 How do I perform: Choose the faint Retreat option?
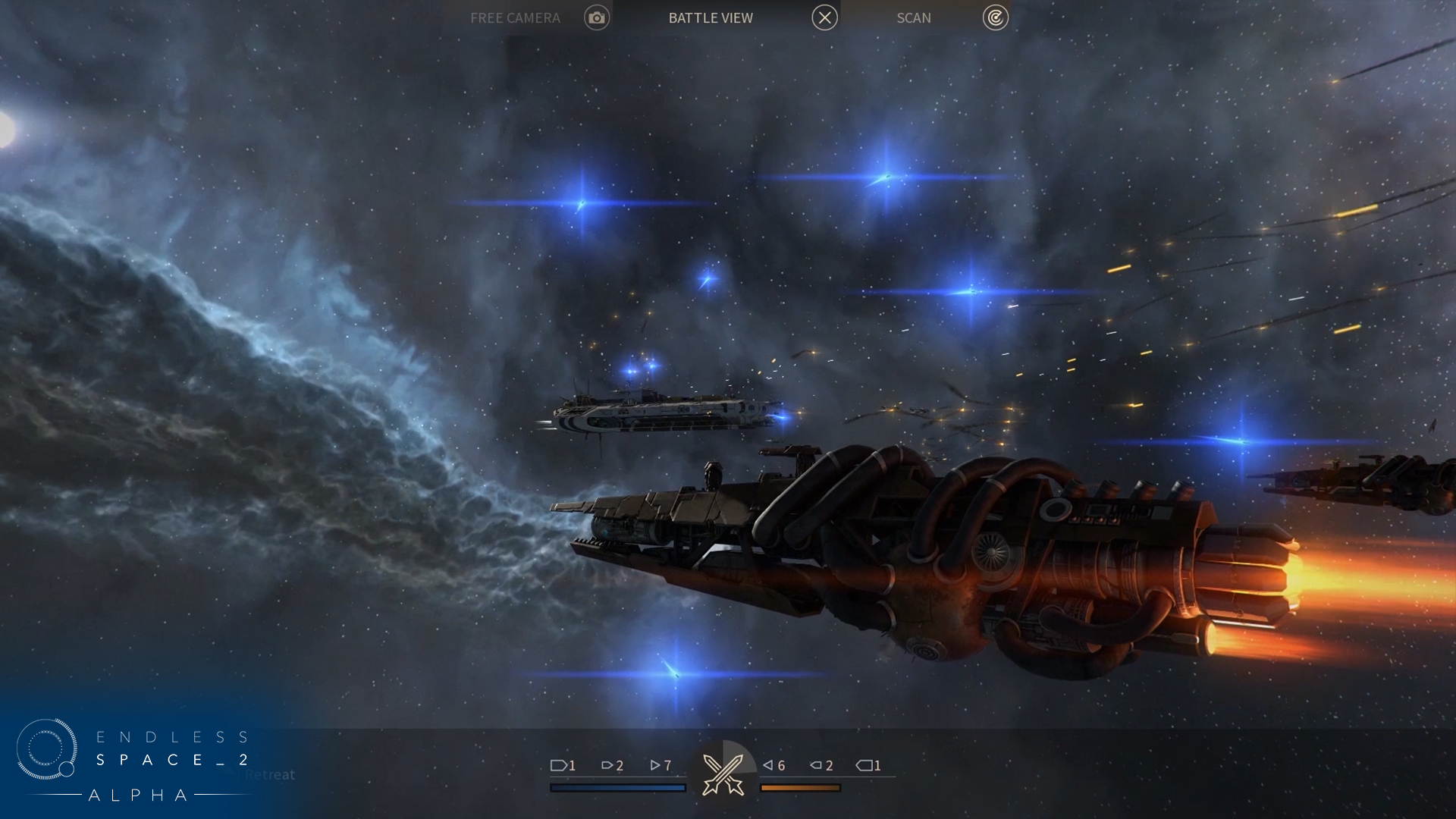[x=269, y=775]
